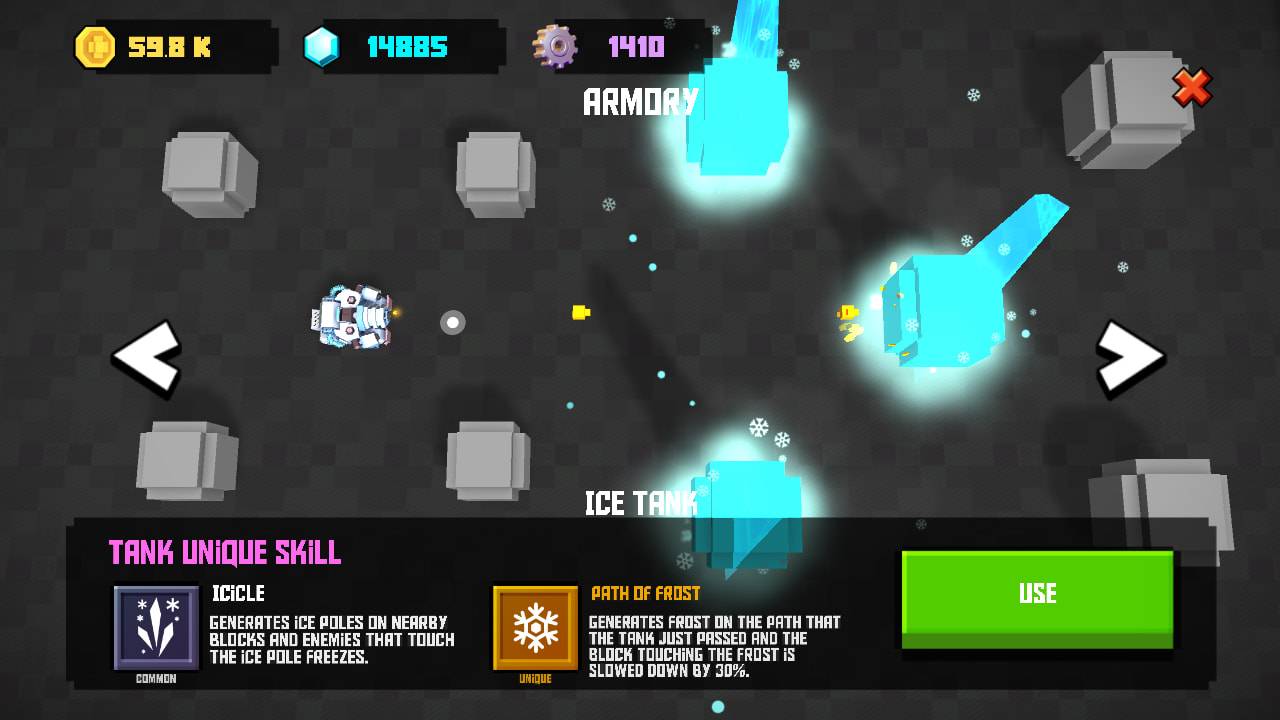The image size is (1280, 720).
Task: Select the Ice Tank name label
Action: [x=641, y=502]
